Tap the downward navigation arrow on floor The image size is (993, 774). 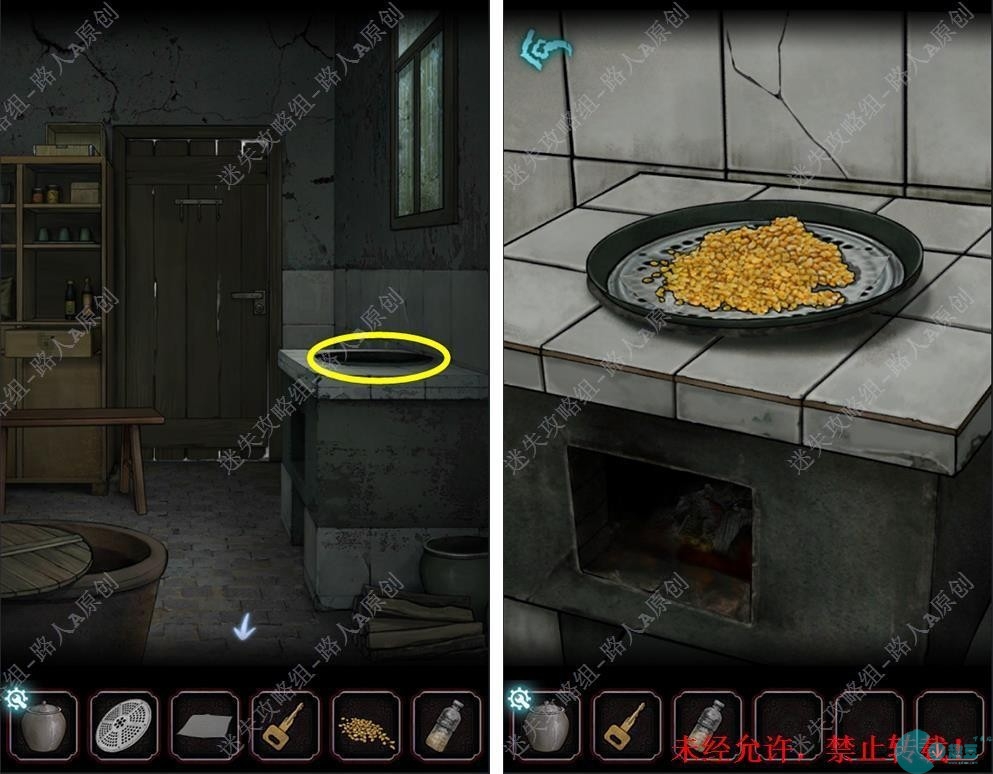(x=244, y=628)
